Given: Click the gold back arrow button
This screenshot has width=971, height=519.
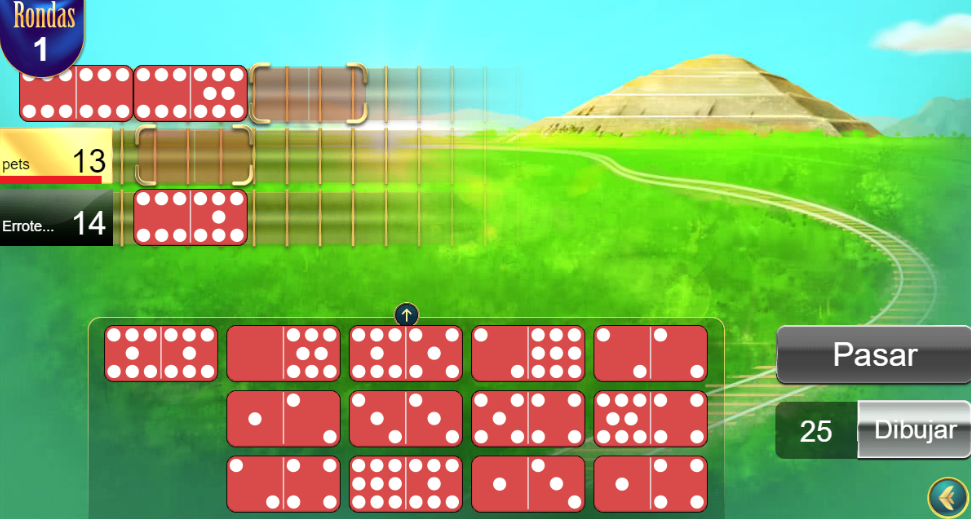Looking at the screenshot, I should click(x=946, y=497).
